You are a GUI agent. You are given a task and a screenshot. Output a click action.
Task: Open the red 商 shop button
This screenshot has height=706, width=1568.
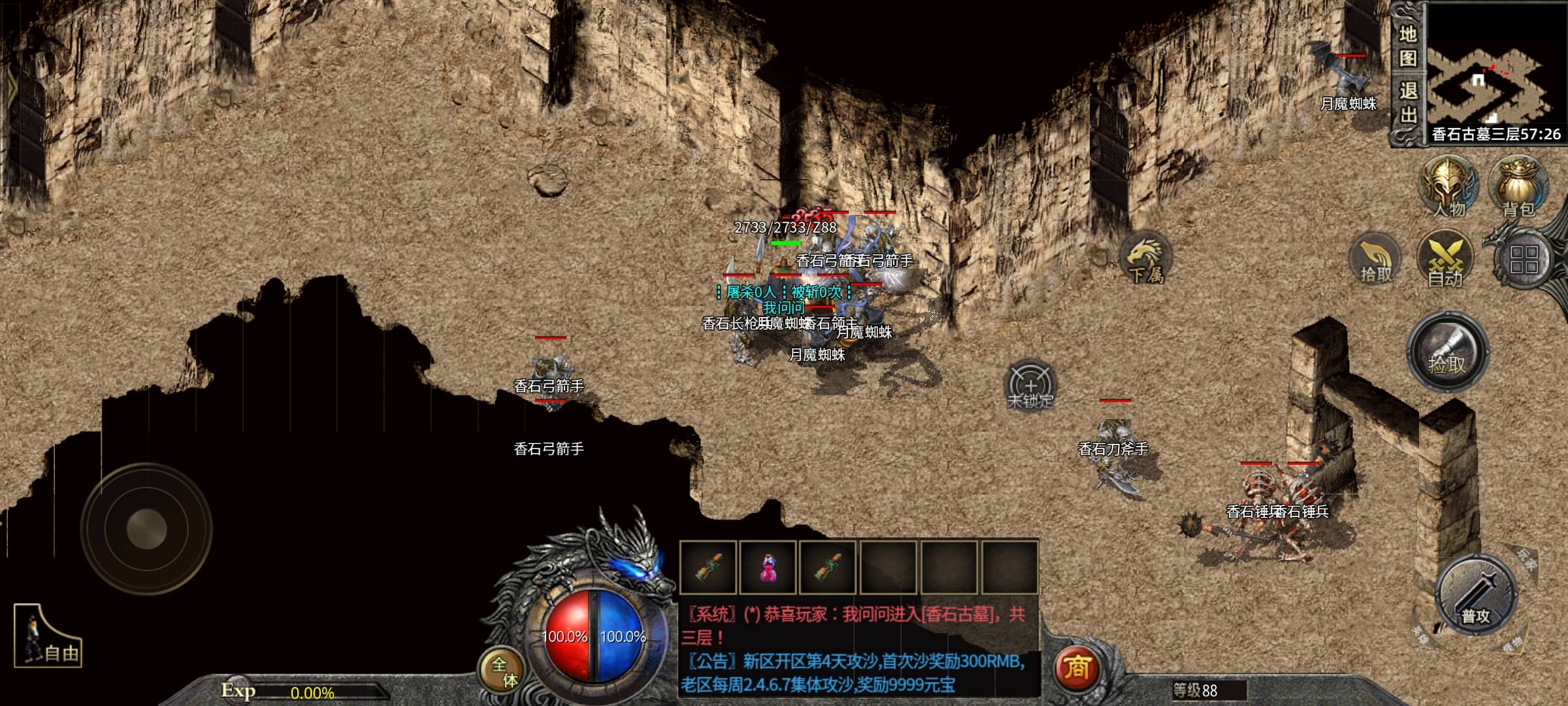1077,668
